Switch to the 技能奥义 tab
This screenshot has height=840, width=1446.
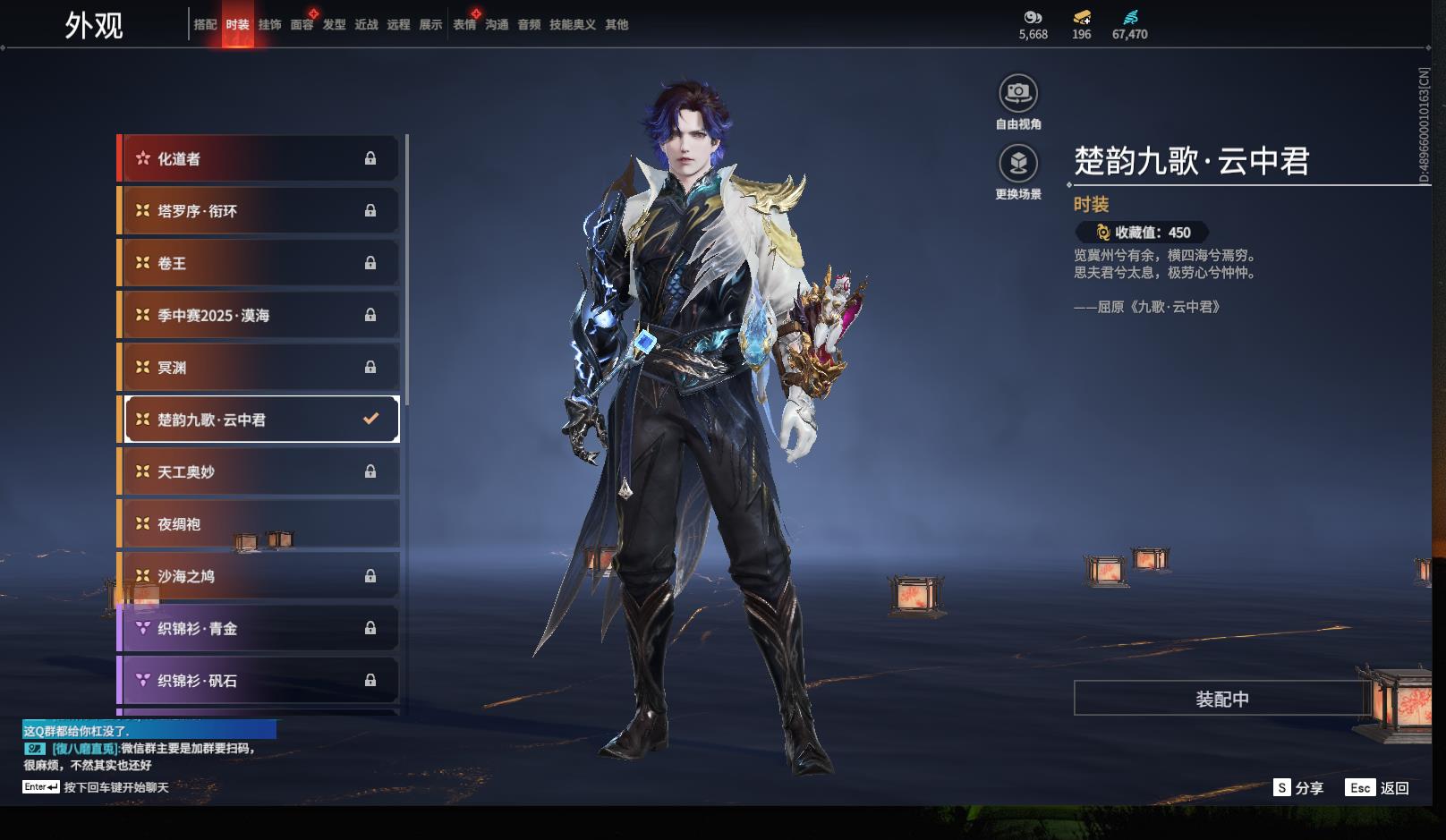(x=572, y=25)
